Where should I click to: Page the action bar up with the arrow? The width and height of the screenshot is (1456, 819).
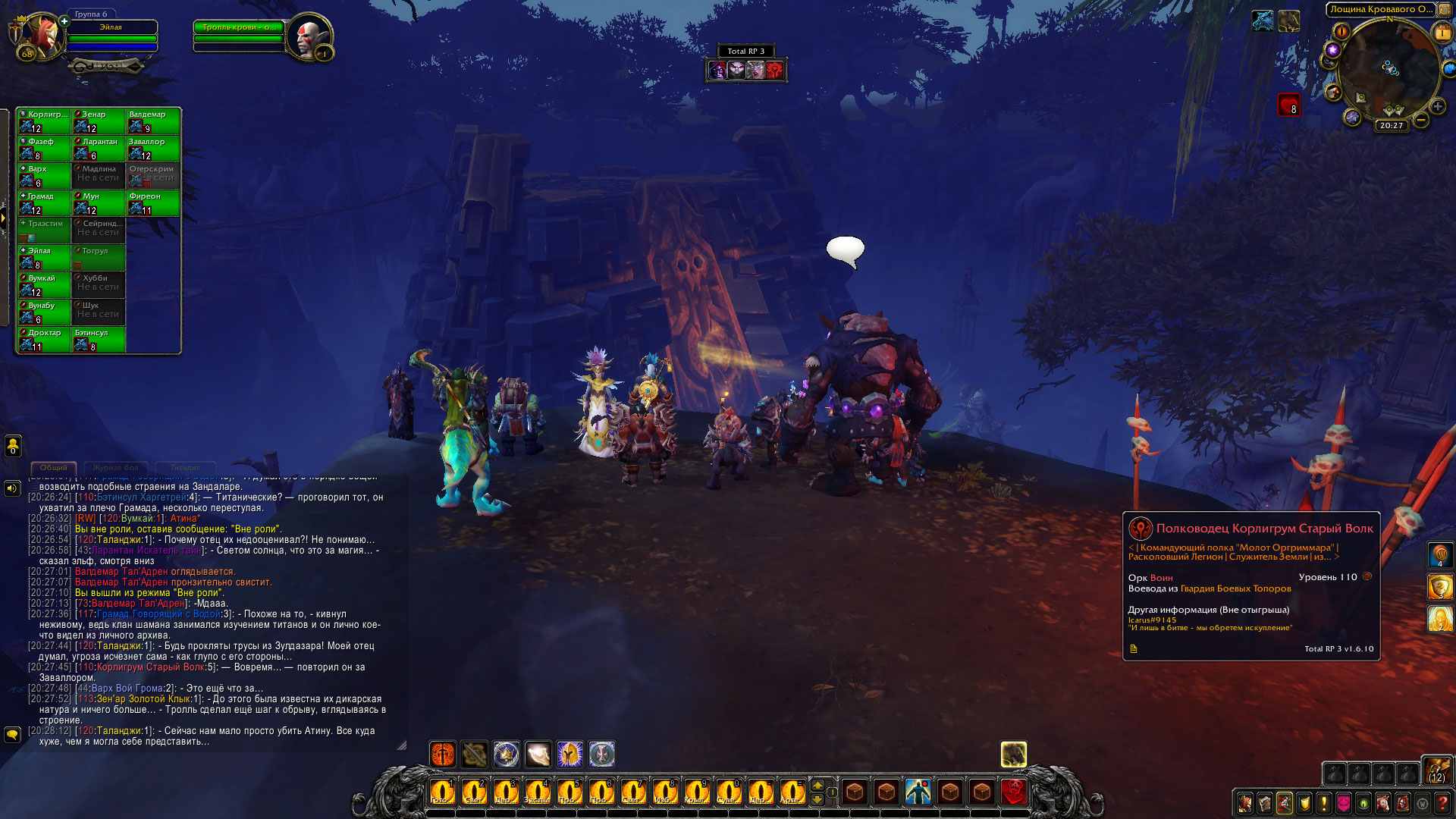point(817,784)
